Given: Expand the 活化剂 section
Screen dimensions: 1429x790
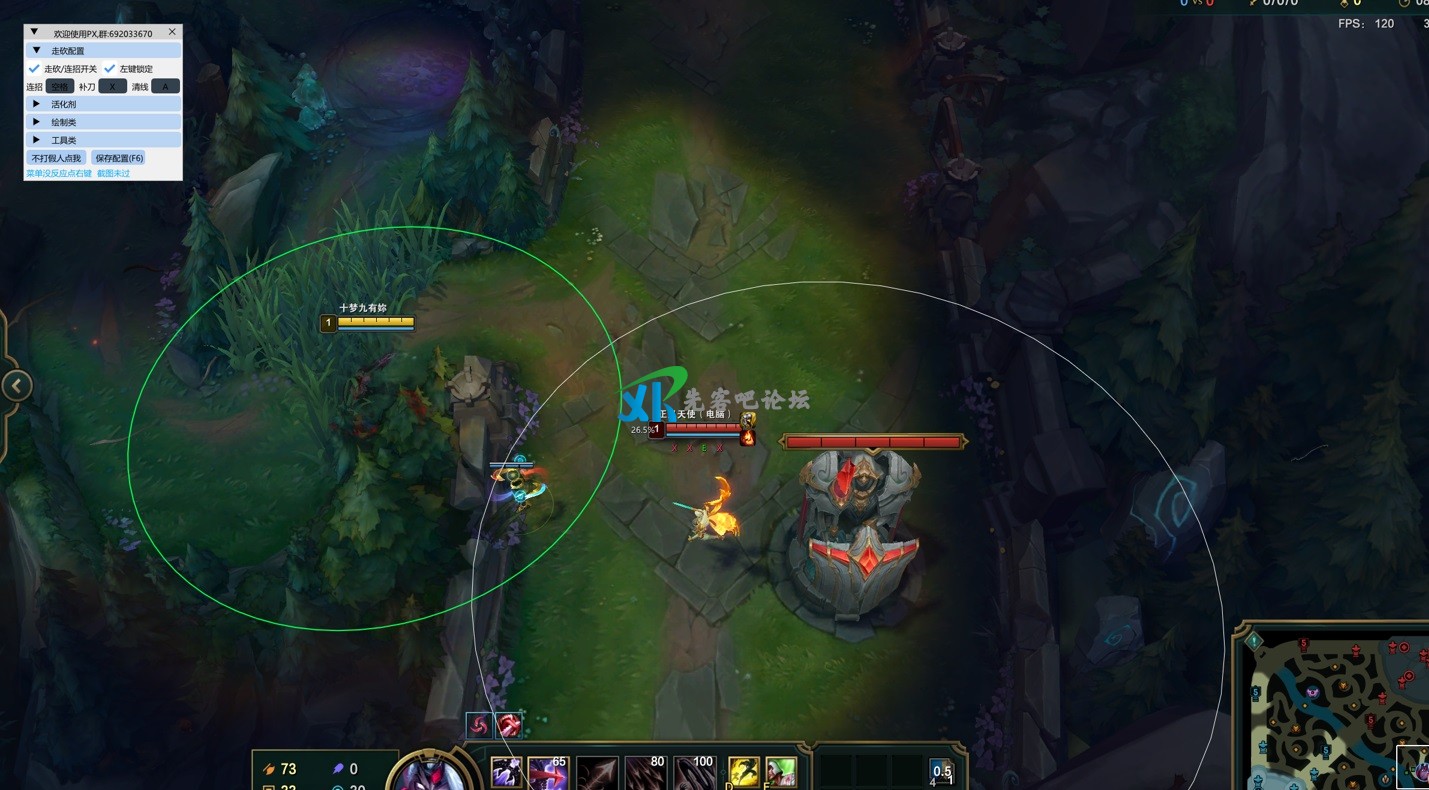Looking at the screenshot, I should [37, 104].
